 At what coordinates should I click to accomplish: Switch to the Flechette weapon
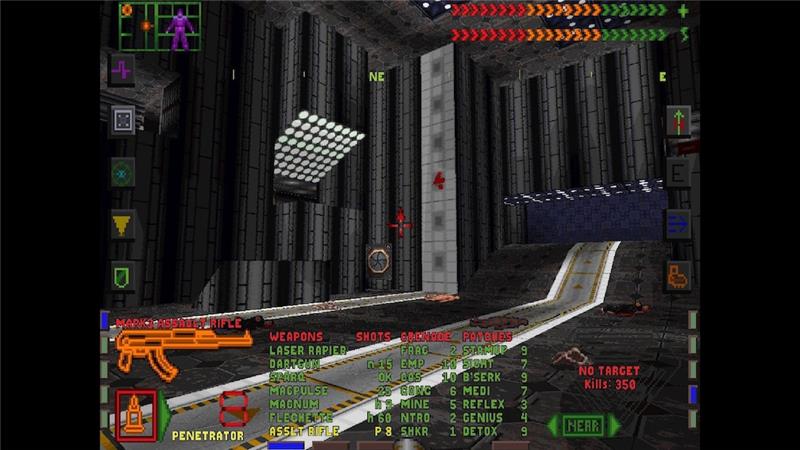297,418
